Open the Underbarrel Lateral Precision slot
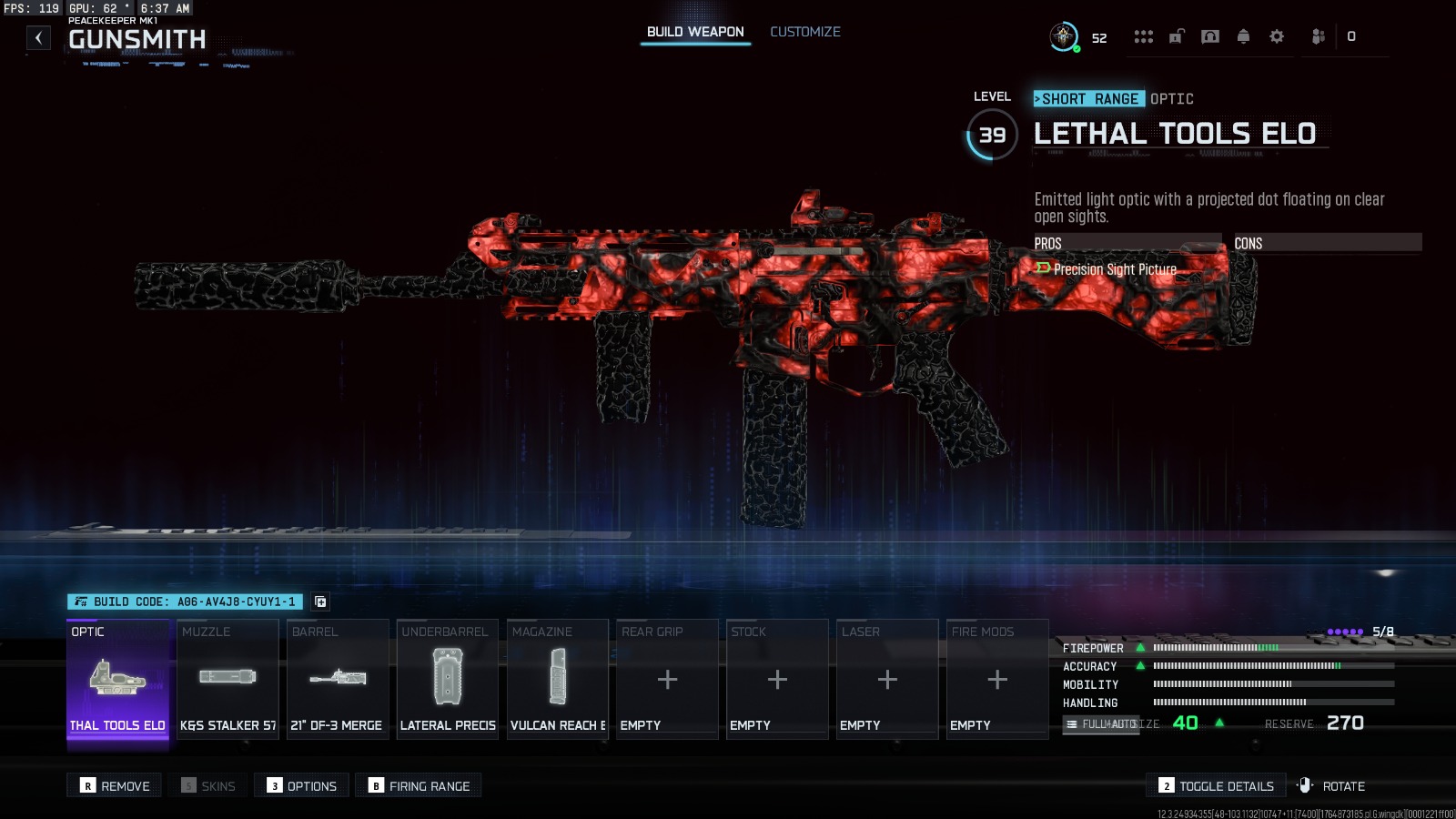The height and width of the screenshot is (819, 1456). click(x=448, y=679)
